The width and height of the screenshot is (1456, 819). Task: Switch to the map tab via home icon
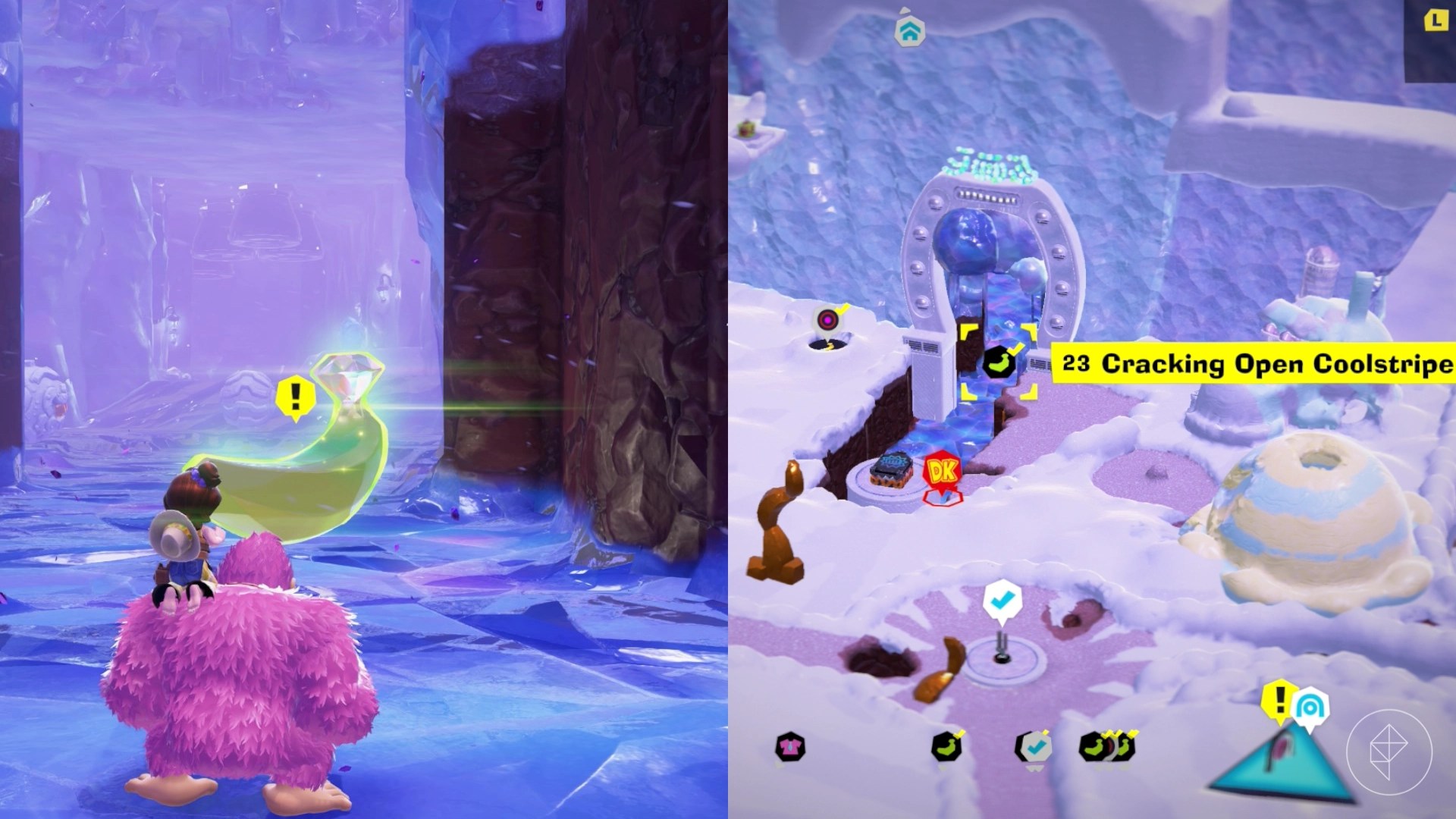click(912, 33)
